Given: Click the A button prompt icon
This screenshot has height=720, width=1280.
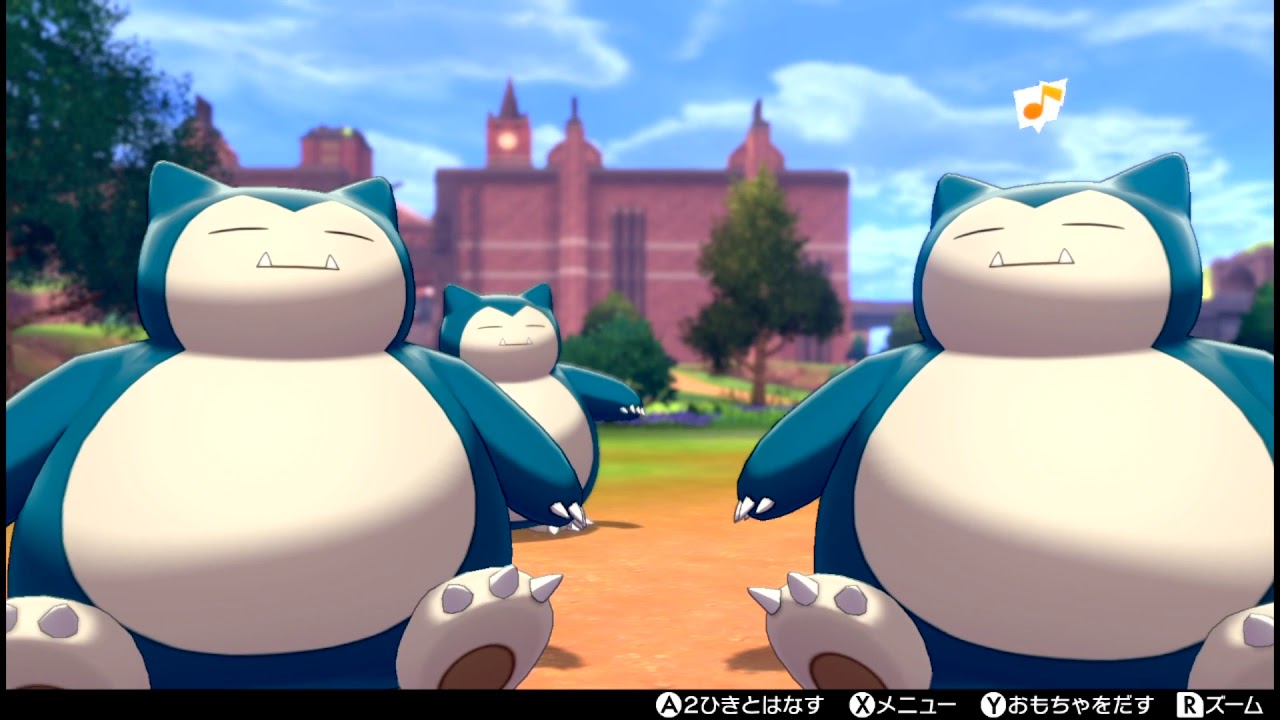Looking at the screenshot, I should 668,705.
